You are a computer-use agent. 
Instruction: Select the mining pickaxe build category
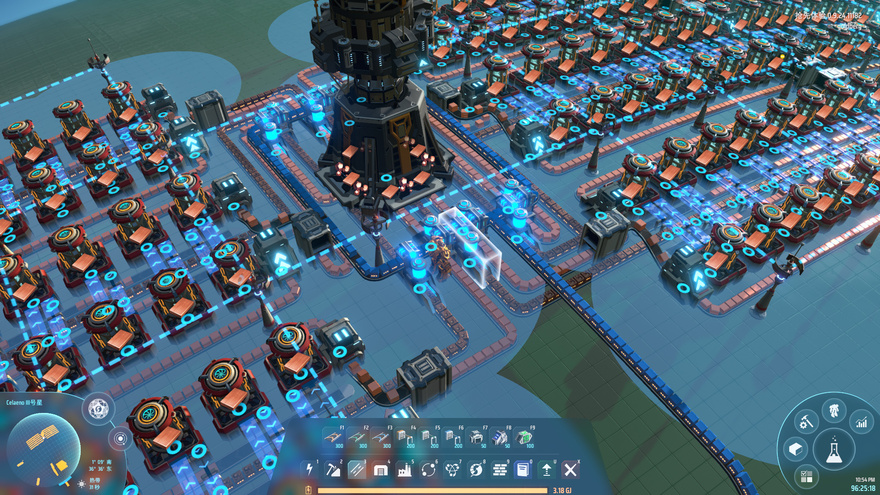point(333,469)
